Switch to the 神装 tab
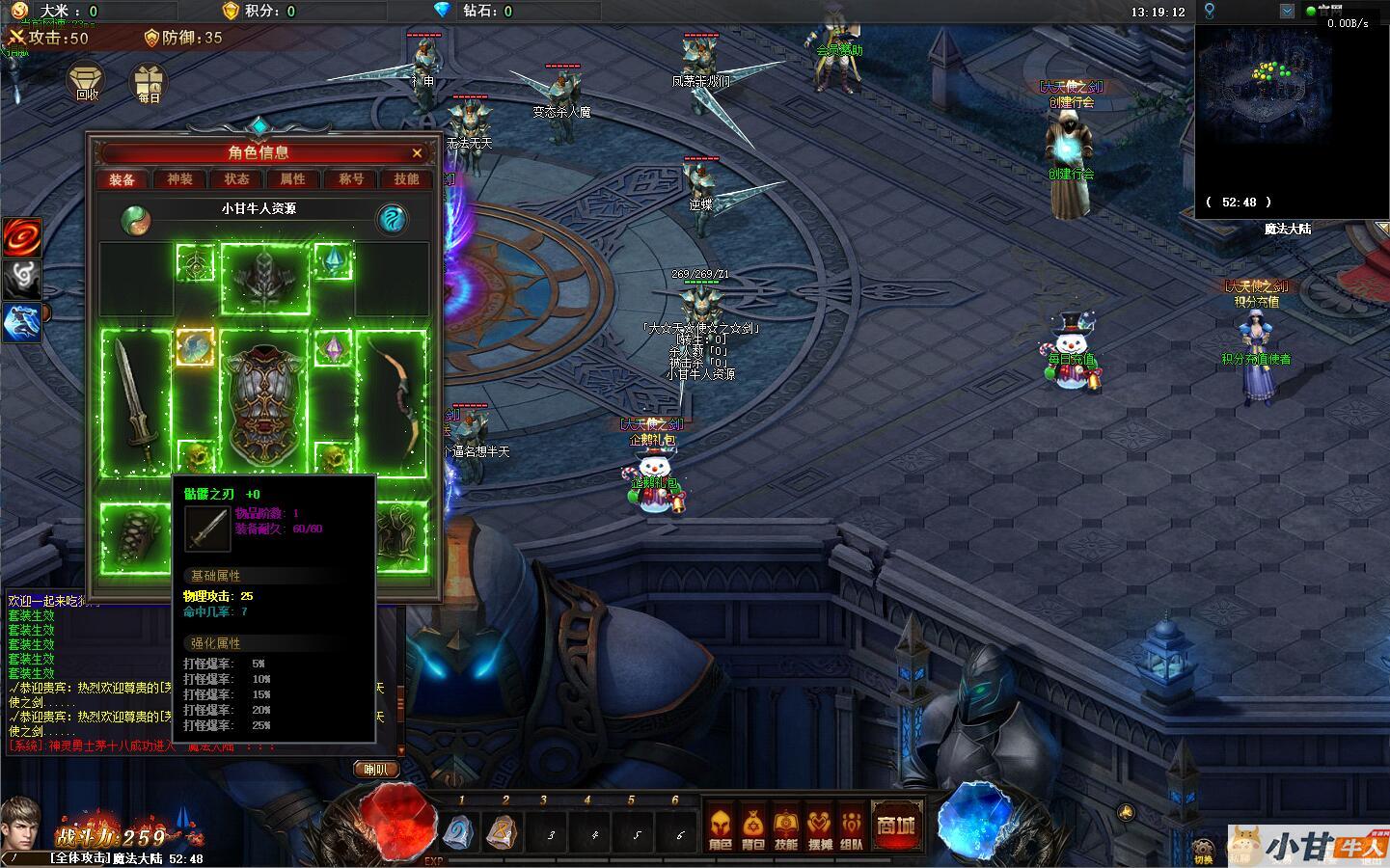This screenshot has width=1390, height=868. coord(179,179)
